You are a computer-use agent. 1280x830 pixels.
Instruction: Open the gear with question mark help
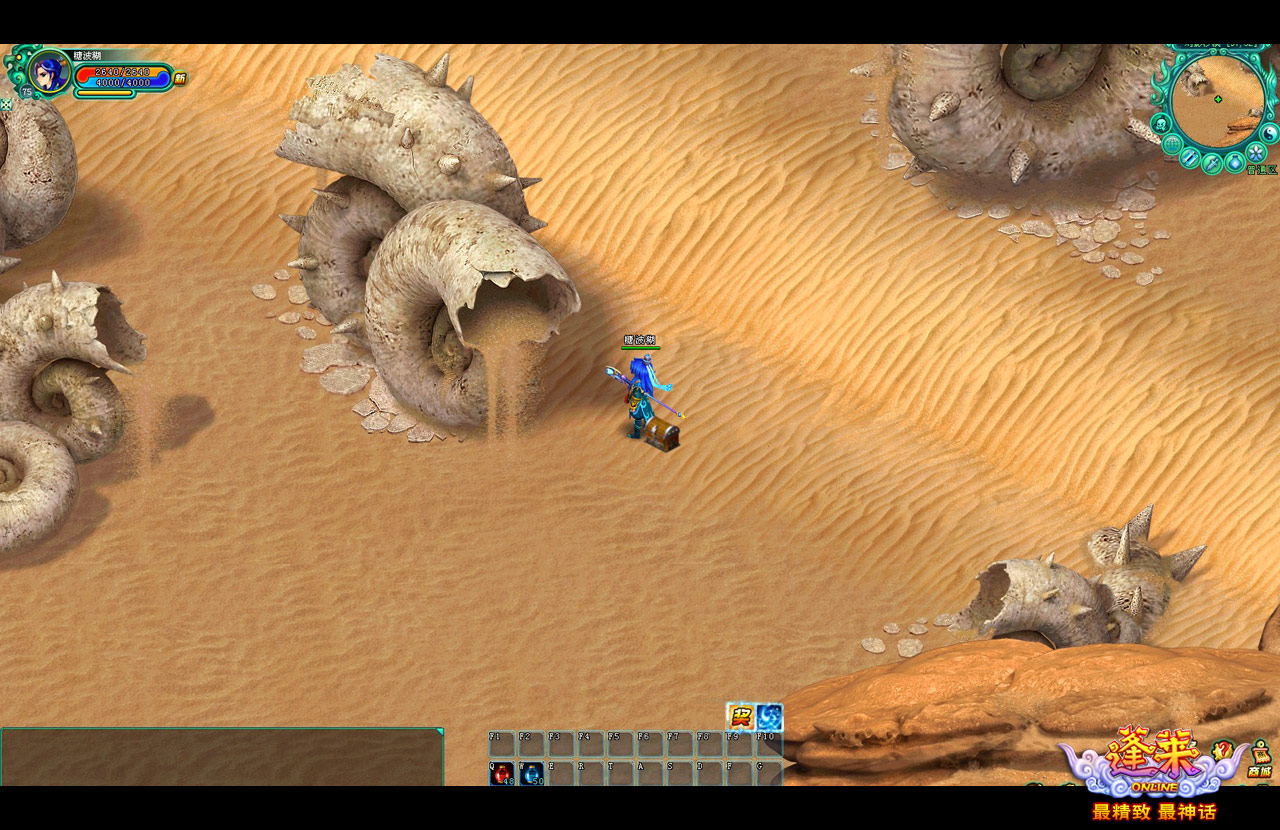(x=1222, y=750)
